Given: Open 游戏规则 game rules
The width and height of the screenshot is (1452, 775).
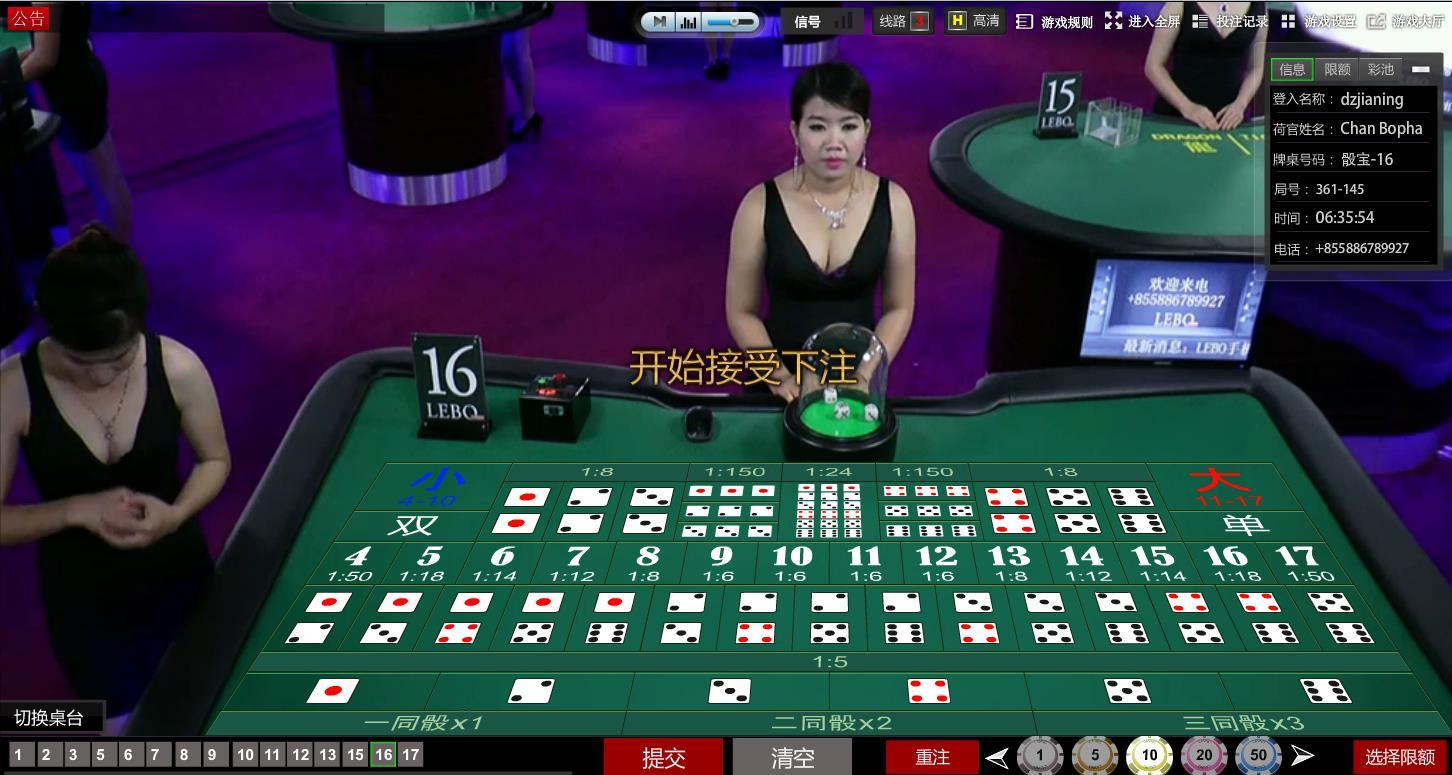Looking at the screenshot, I should pyautogui.click(x=1055, y=21).
